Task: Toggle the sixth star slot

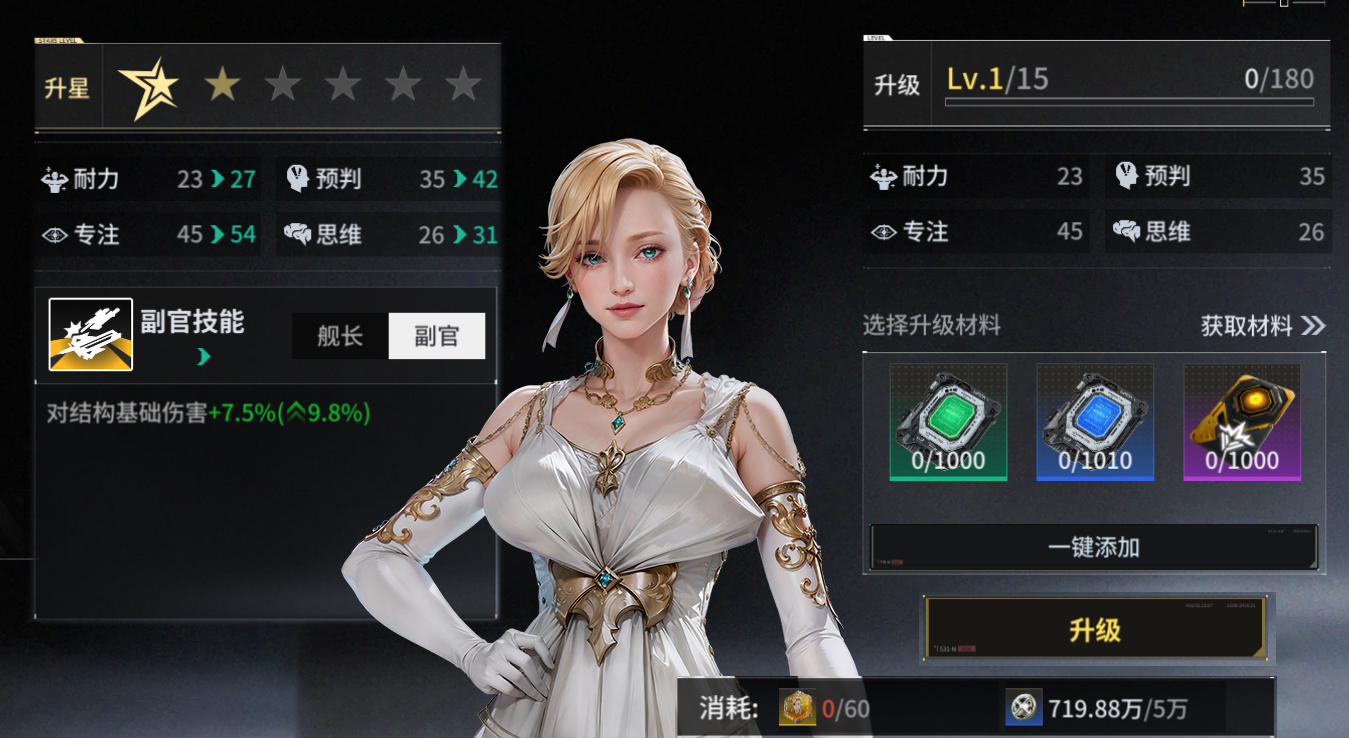Action: pyautogui.click(x=463, y=85)
